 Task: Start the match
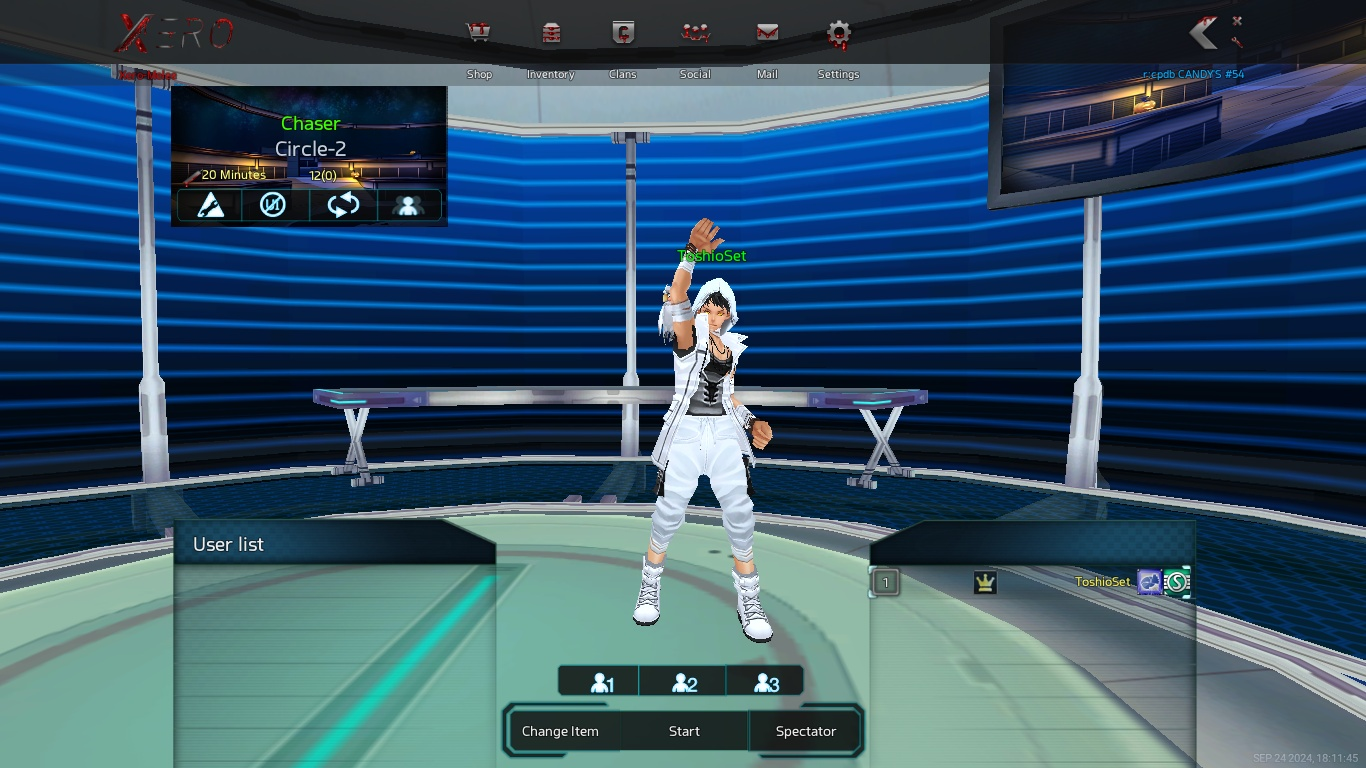[684, 731]
